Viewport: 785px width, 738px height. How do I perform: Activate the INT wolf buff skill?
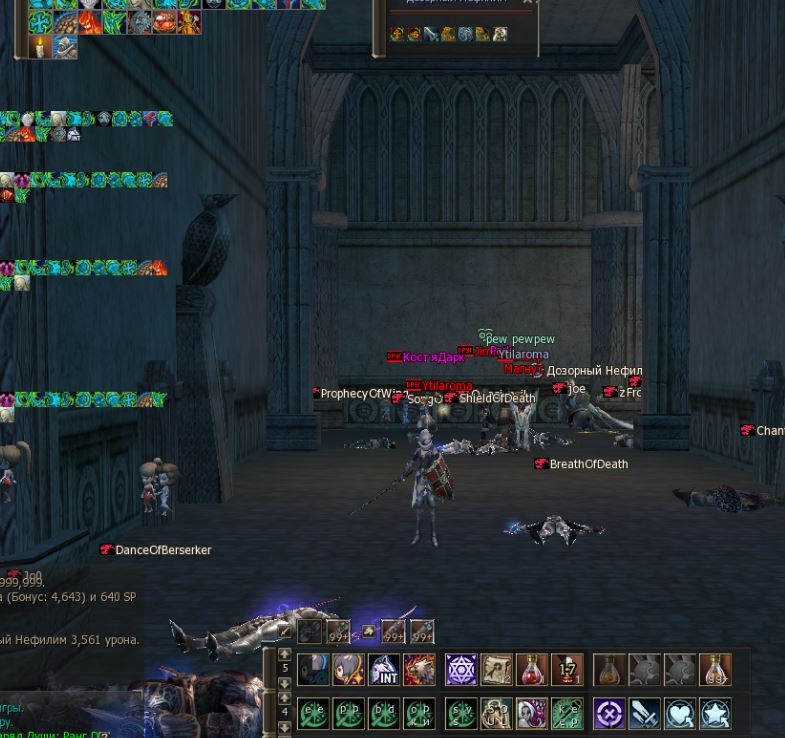[385, 670]
